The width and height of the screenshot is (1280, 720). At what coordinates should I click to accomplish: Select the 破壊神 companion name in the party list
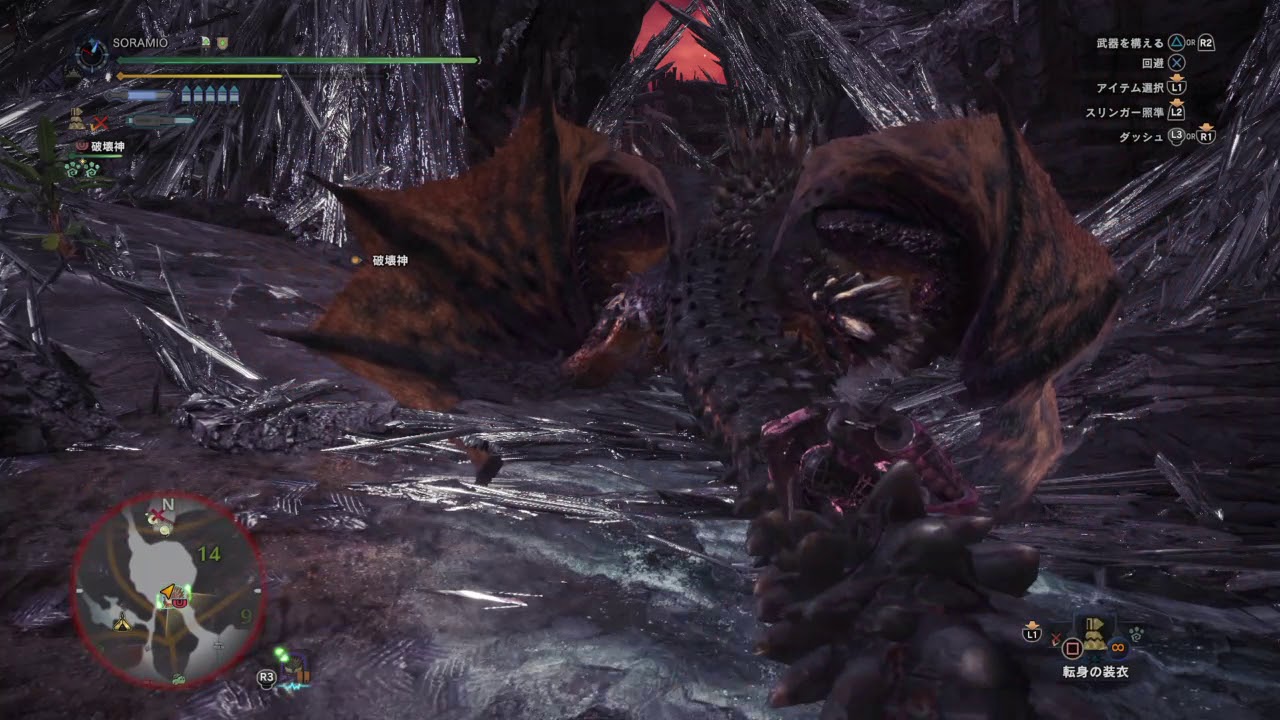coord(107,147)
